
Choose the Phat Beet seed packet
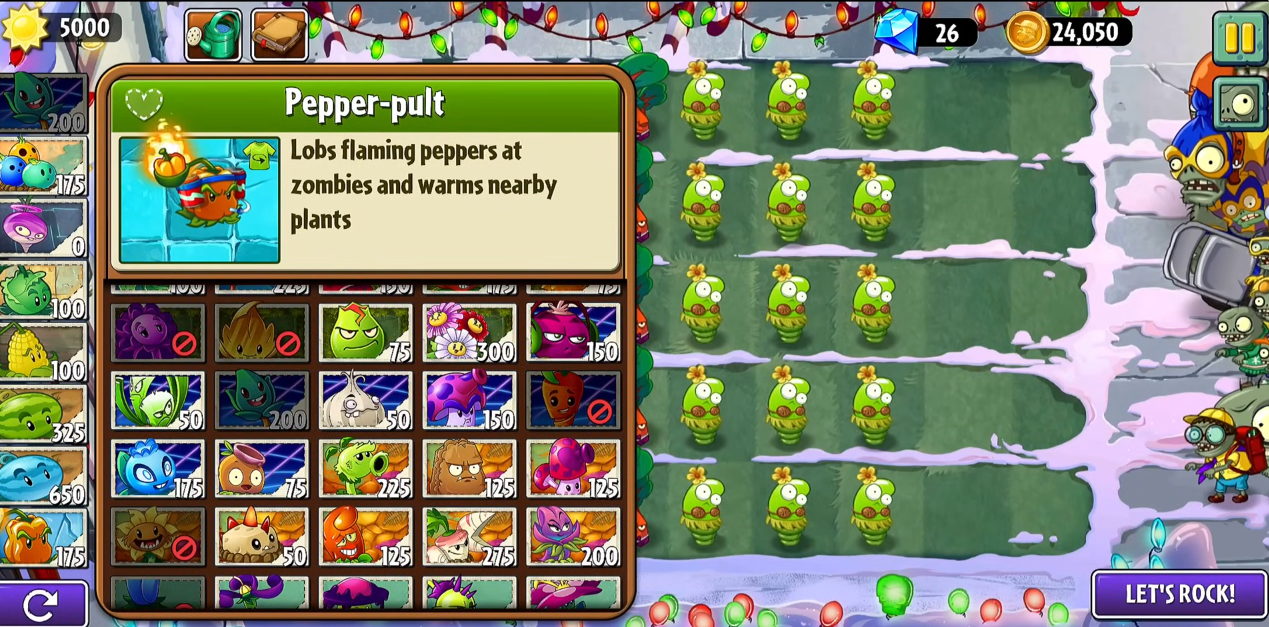tap(573, 332)
